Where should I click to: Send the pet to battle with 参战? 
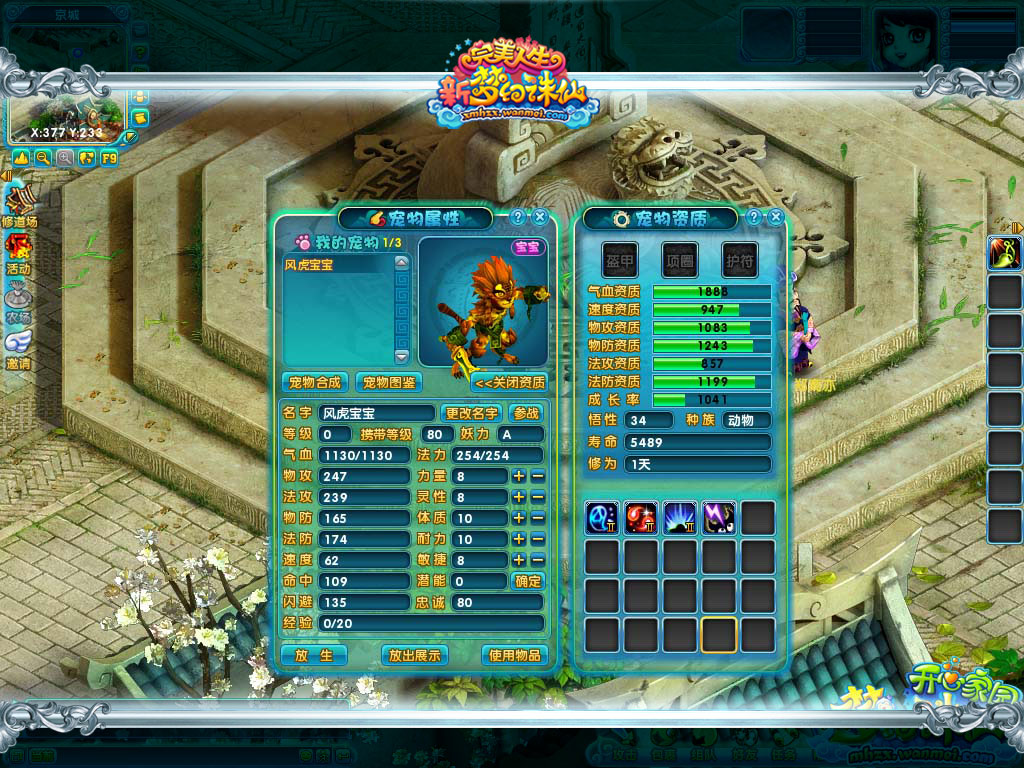pos(527,413)
